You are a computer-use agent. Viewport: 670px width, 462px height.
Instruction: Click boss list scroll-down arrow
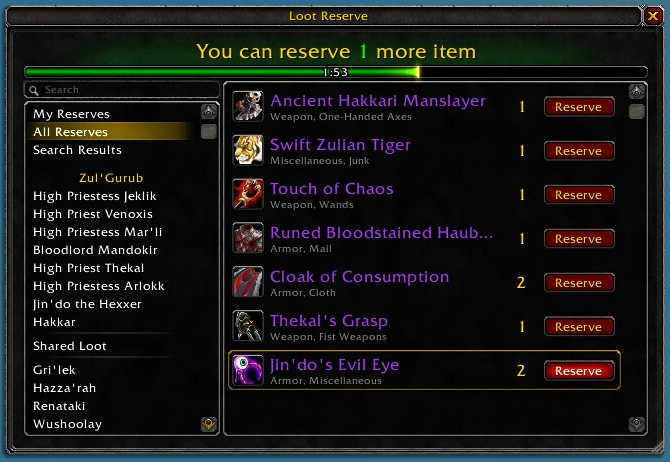click(x=208, y=425)
